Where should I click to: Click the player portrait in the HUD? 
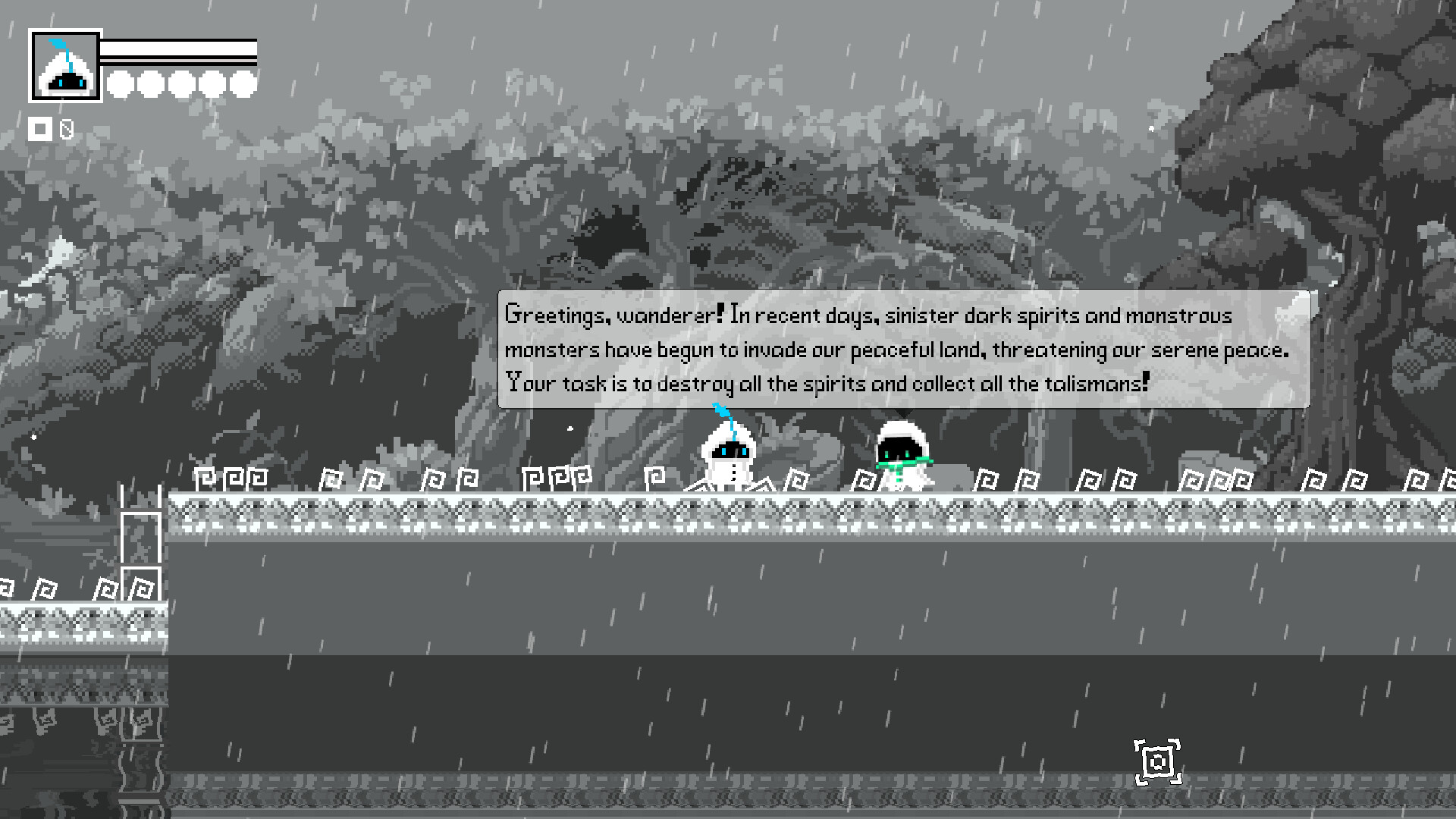64,65
